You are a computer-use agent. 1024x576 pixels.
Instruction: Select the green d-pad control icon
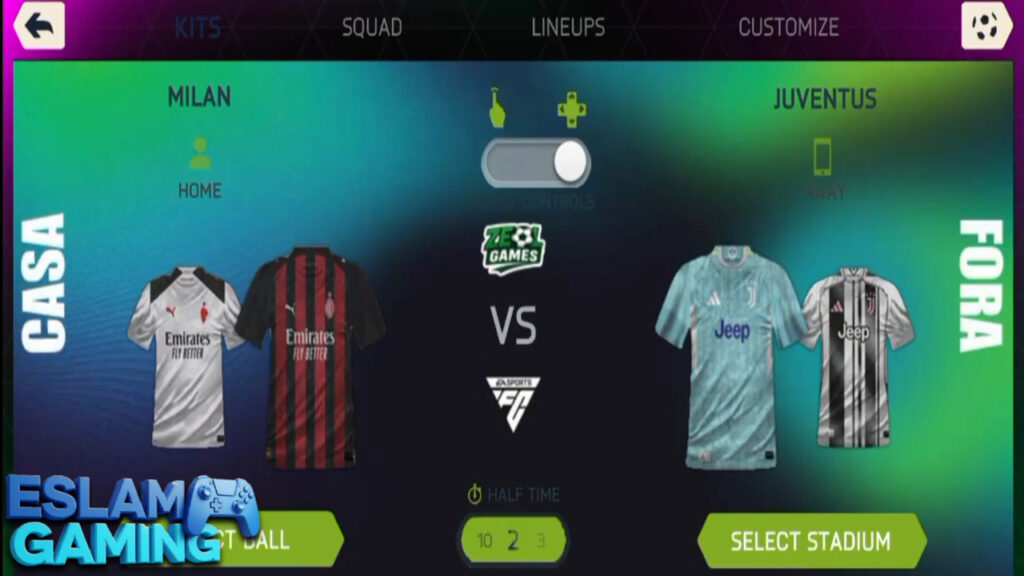click(x=572, y=109)
